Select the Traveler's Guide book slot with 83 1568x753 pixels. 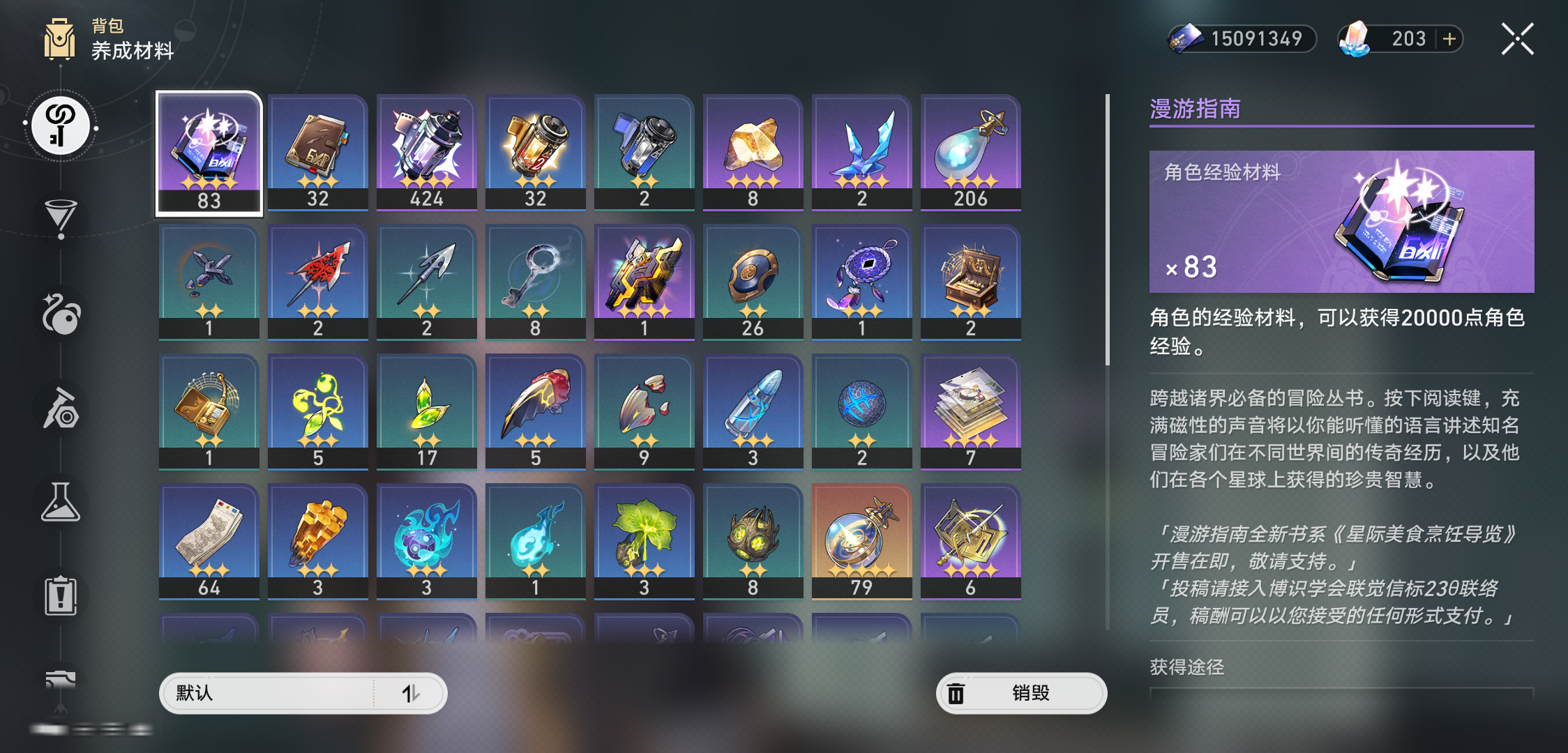click(x=209, y=153)
